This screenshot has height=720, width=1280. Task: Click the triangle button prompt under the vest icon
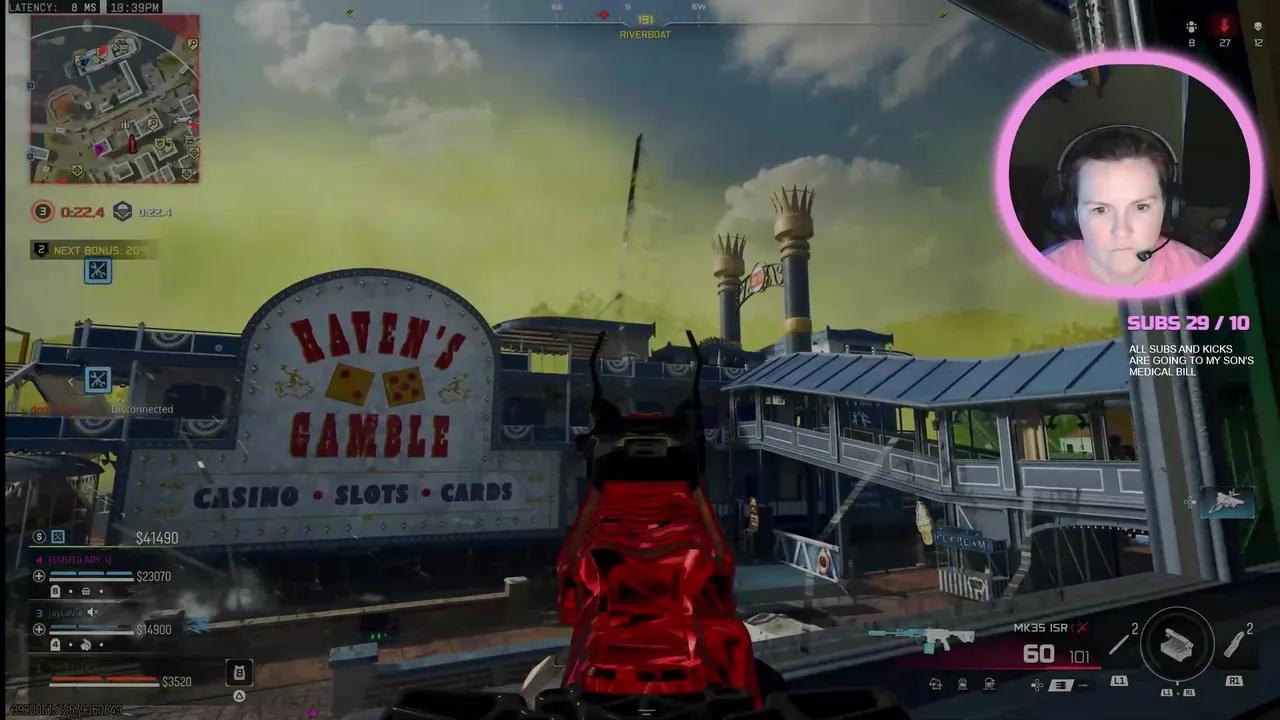tap(239, 695)
